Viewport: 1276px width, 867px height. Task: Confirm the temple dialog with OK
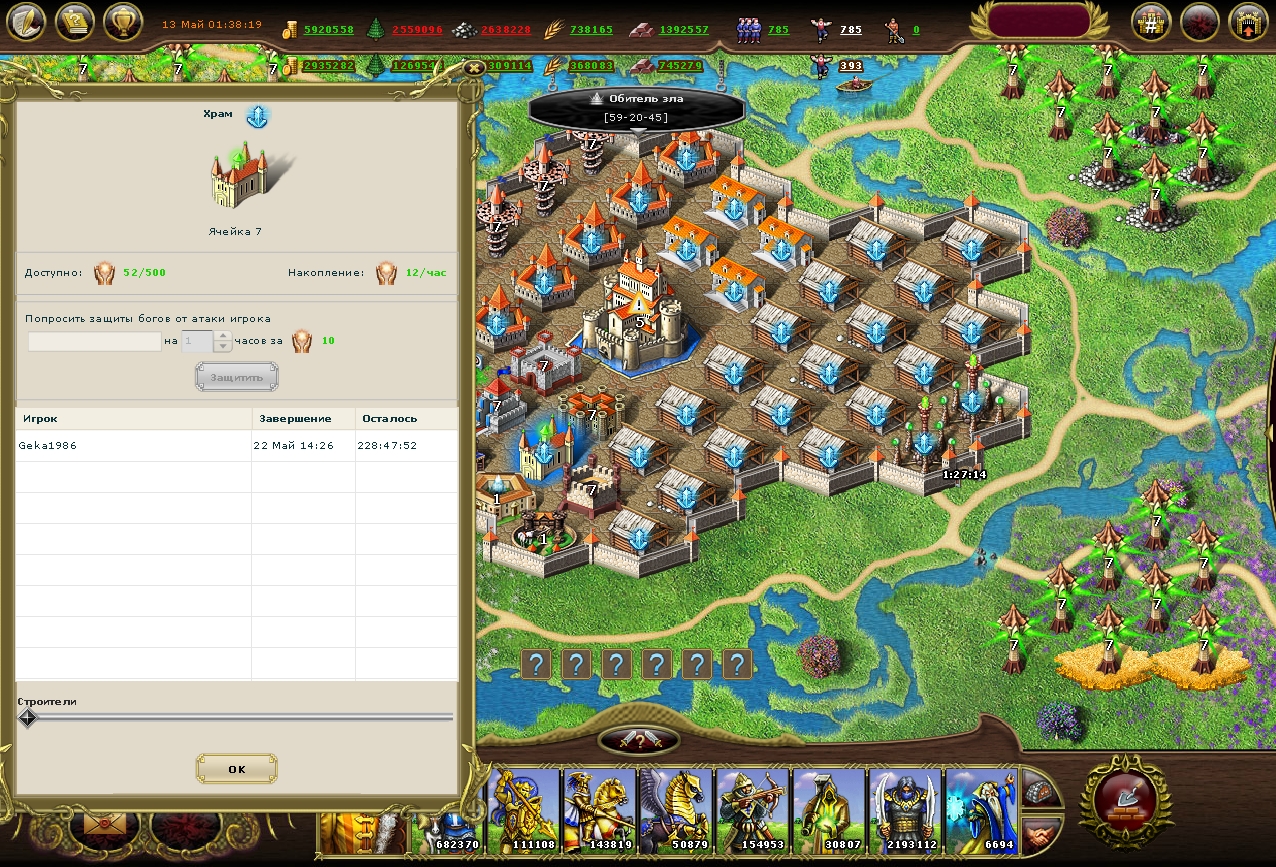236,769
